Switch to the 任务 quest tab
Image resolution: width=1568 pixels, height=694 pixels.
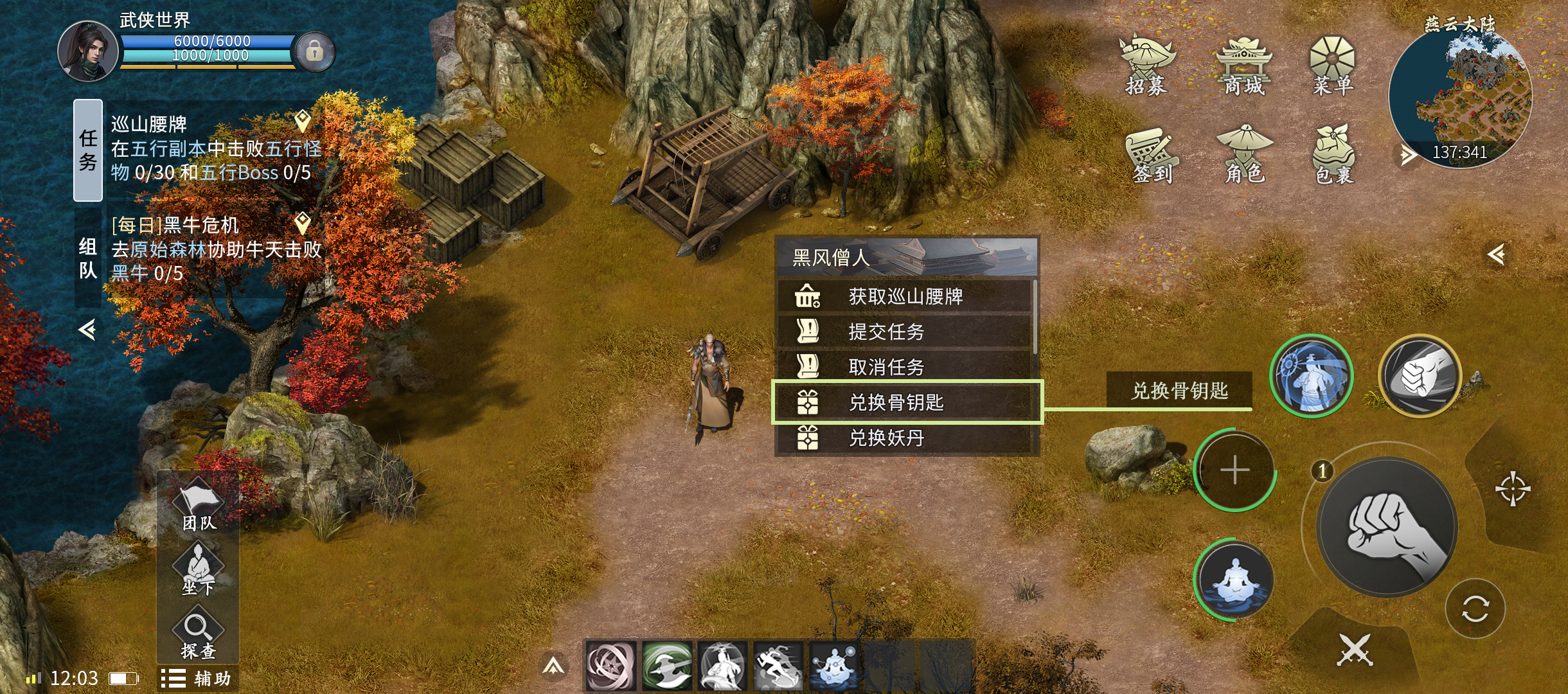[88, 150]
